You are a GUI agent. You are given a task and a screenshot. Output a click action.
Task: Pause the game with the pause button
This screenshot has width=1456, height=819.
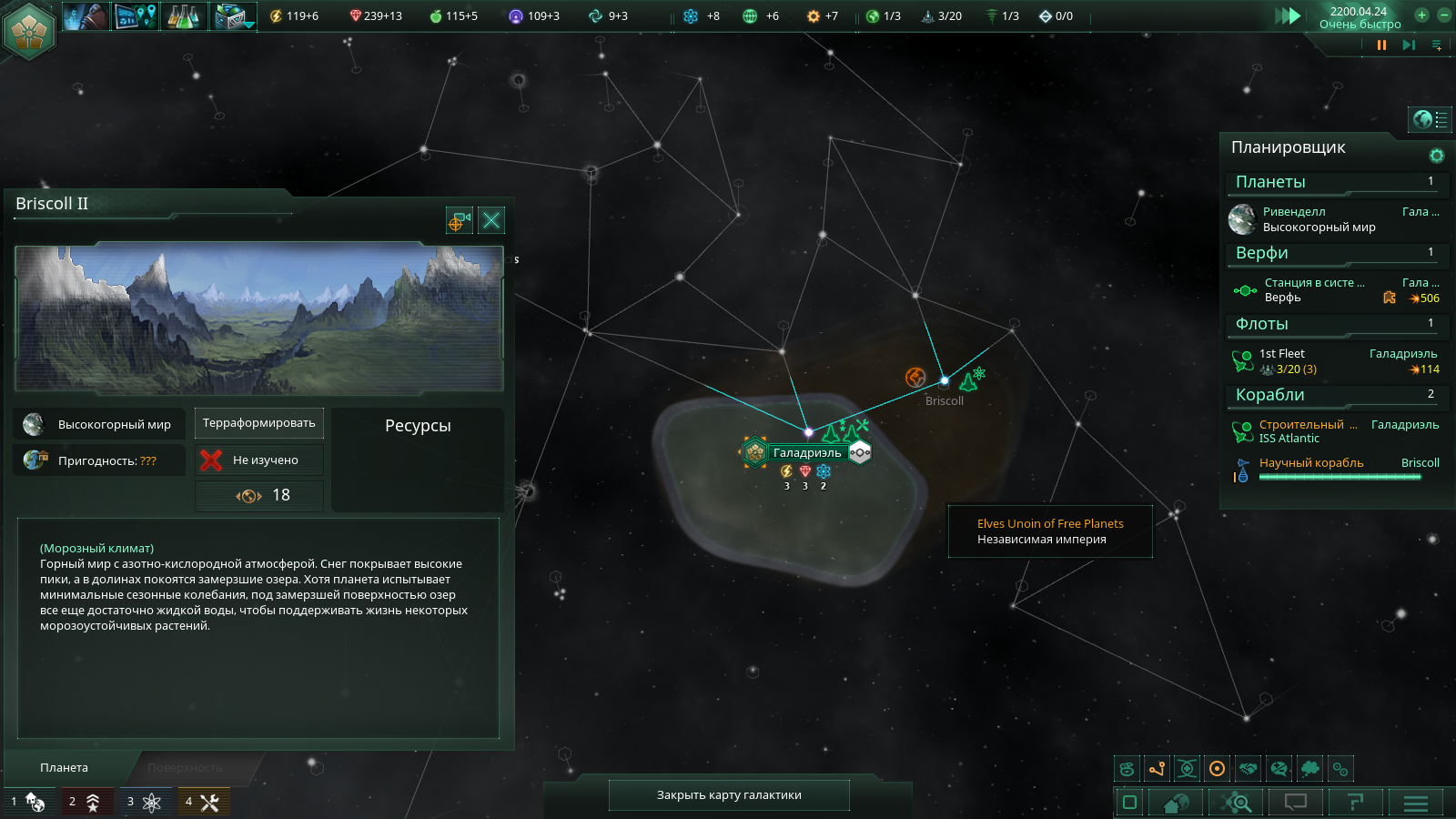tap(1381, 45)
